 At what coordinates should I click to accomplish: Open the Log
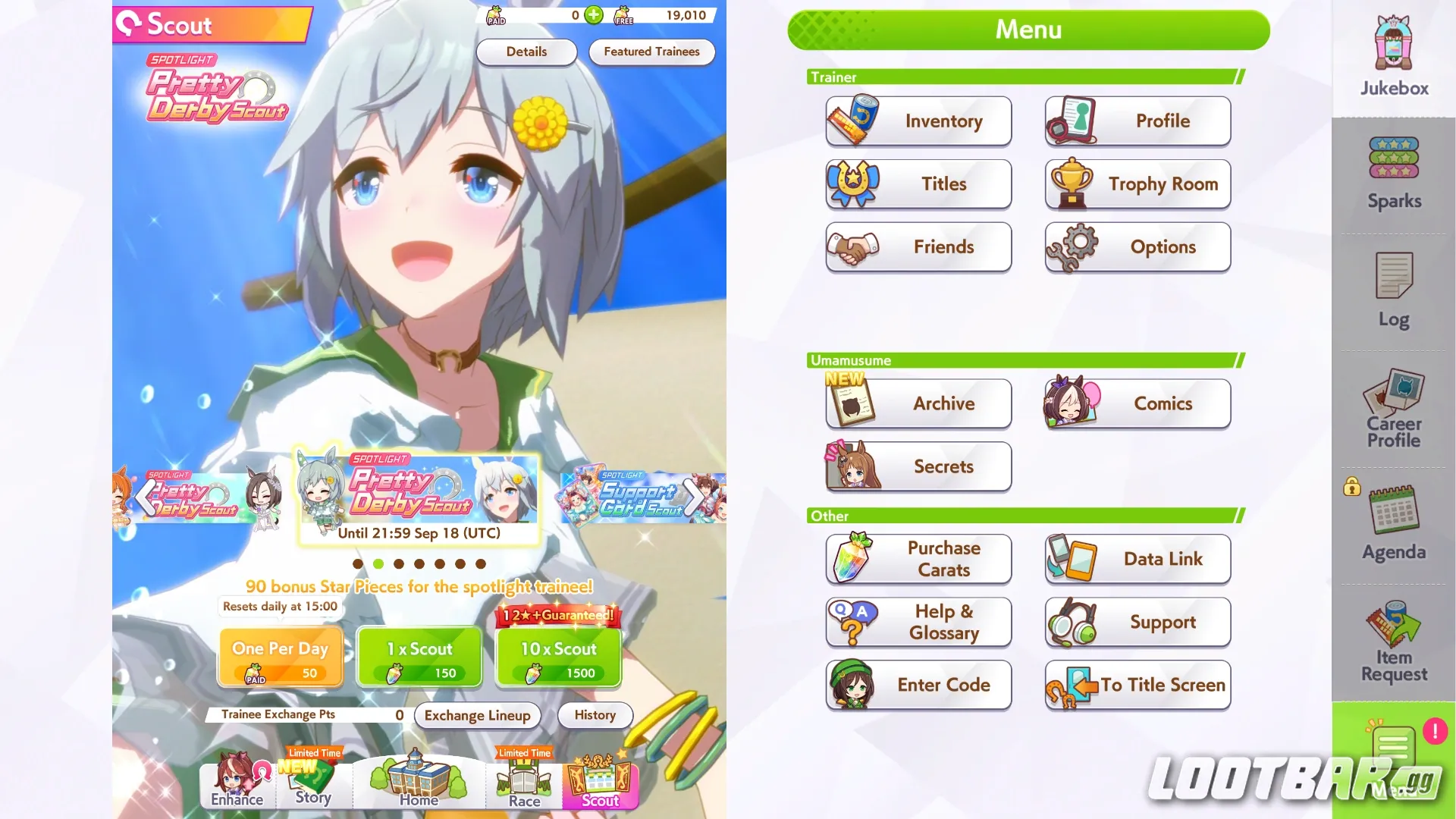pos(1392,292)
